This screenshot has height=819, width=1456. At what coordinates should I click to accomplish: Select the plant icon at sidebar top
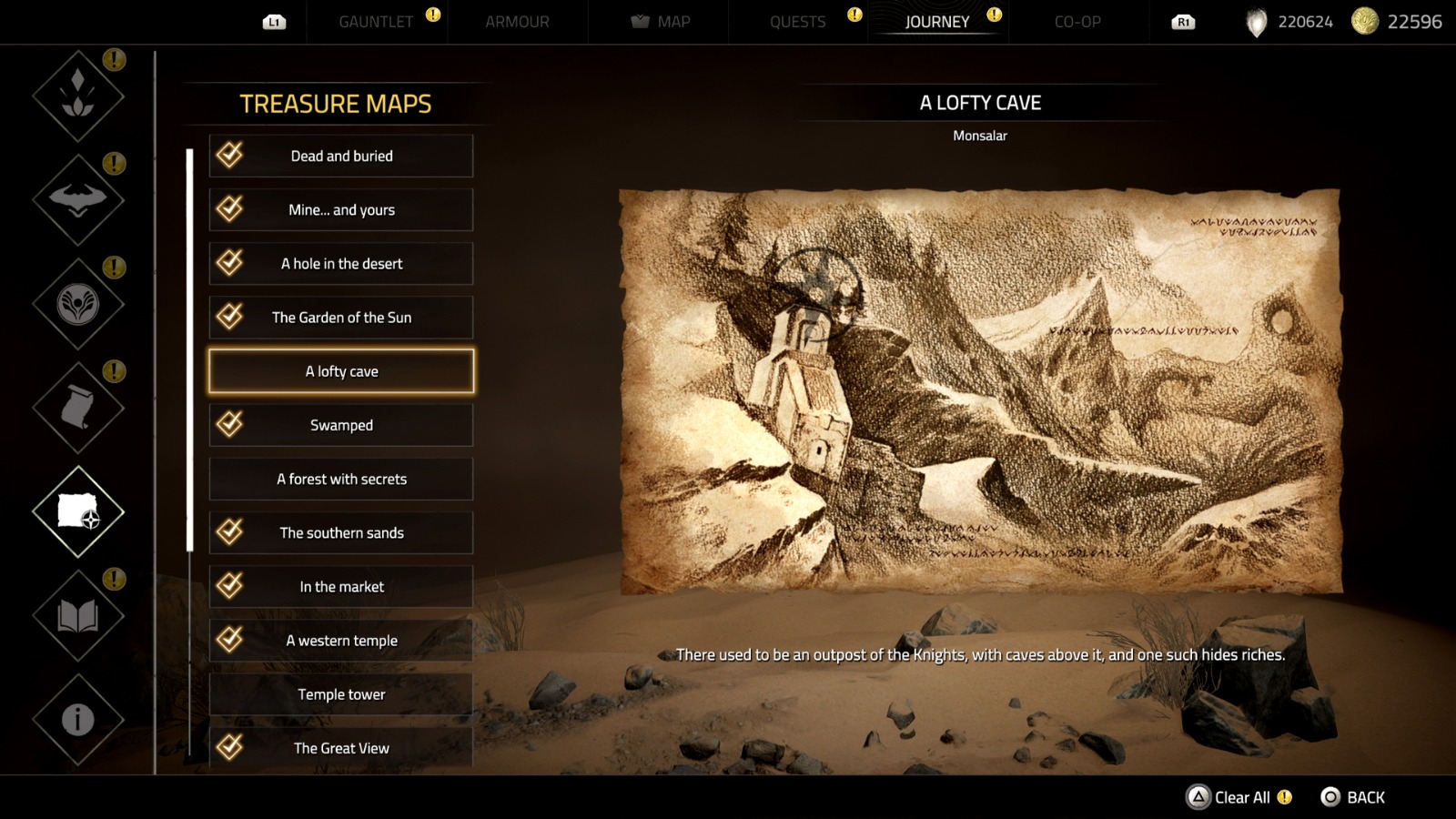76,96
